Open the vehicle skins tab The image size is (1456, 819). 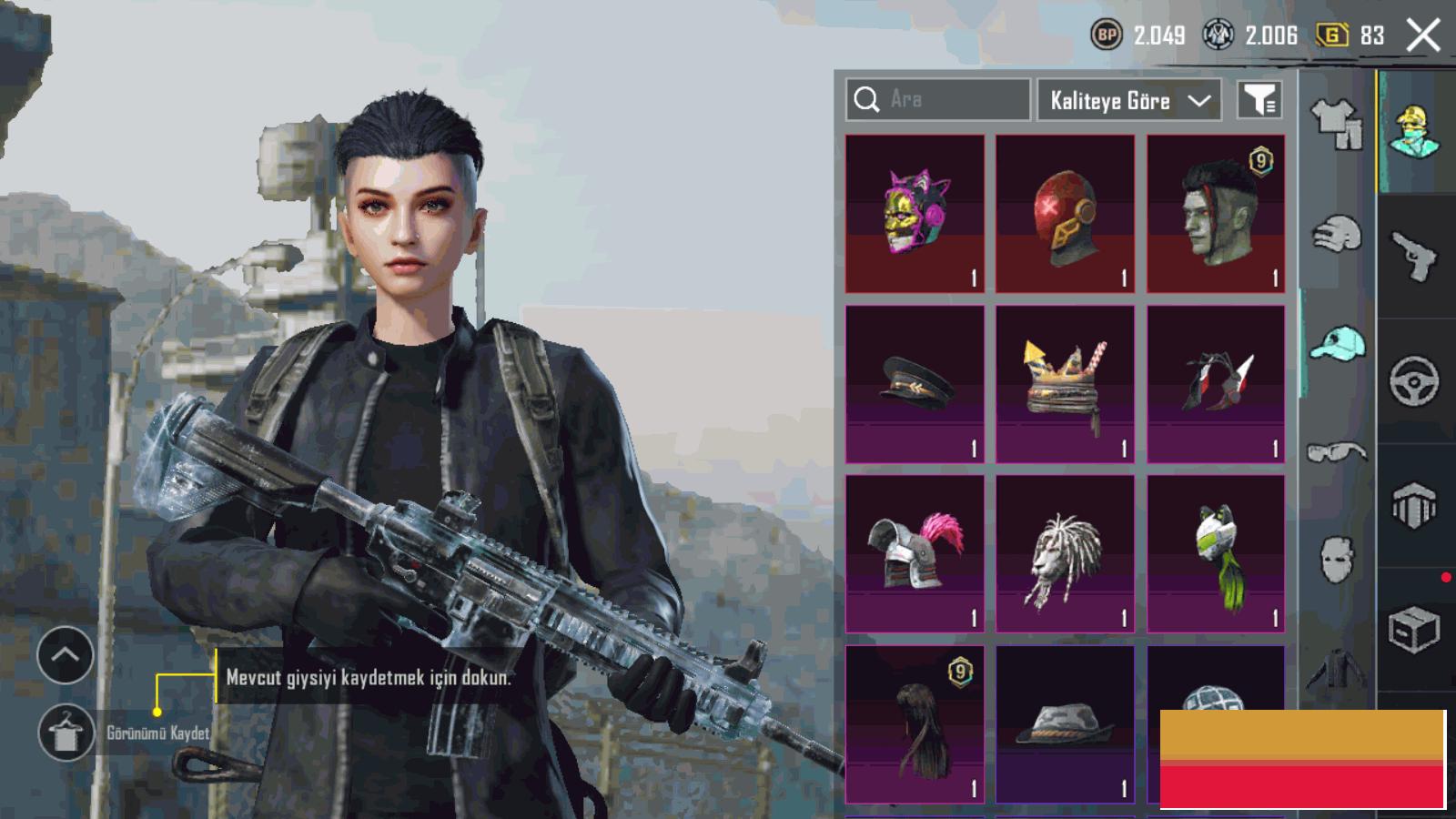1415,380
